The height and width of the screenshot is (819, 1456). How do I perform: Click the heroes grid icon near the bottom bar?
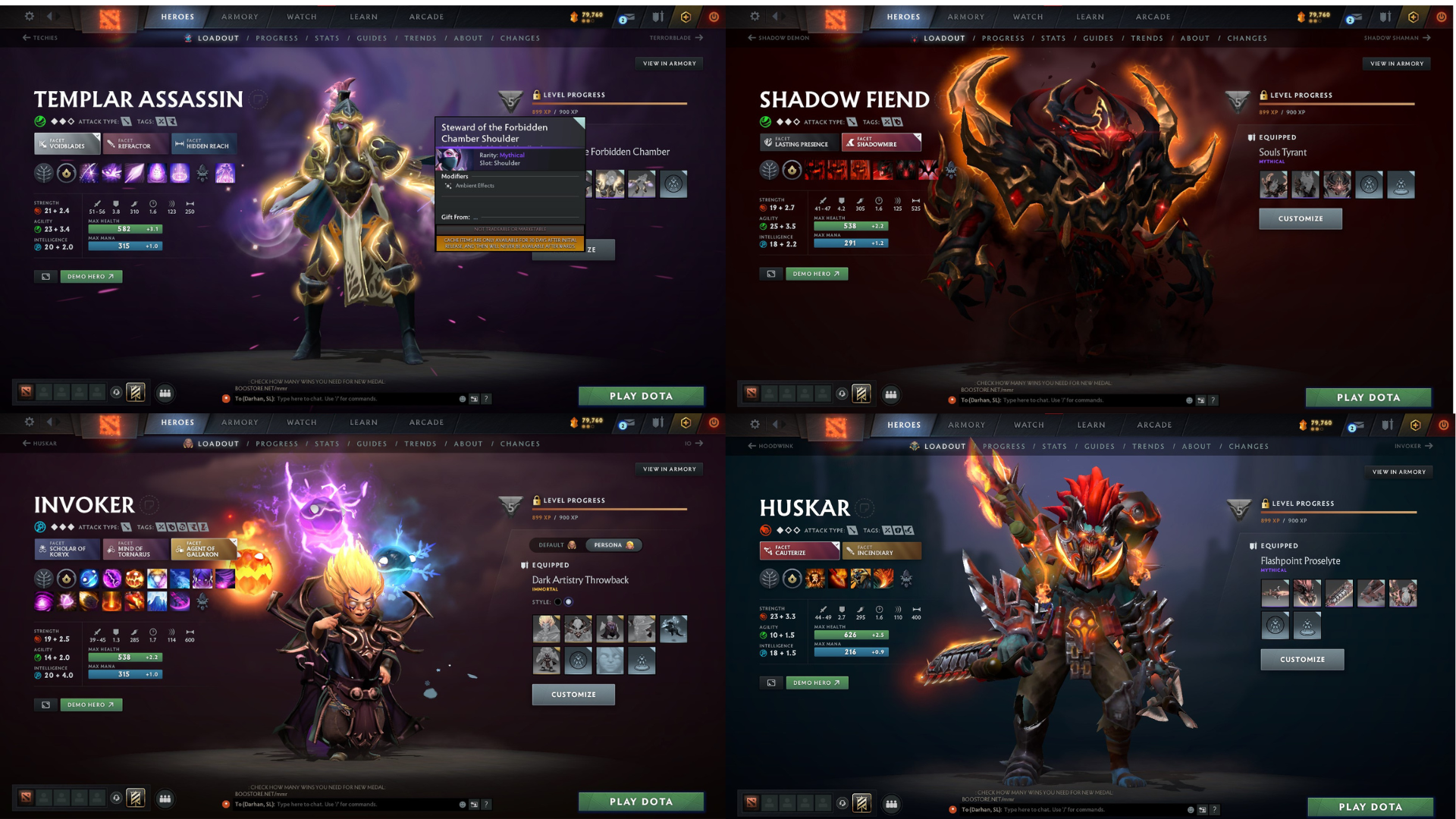pos(165,394)
